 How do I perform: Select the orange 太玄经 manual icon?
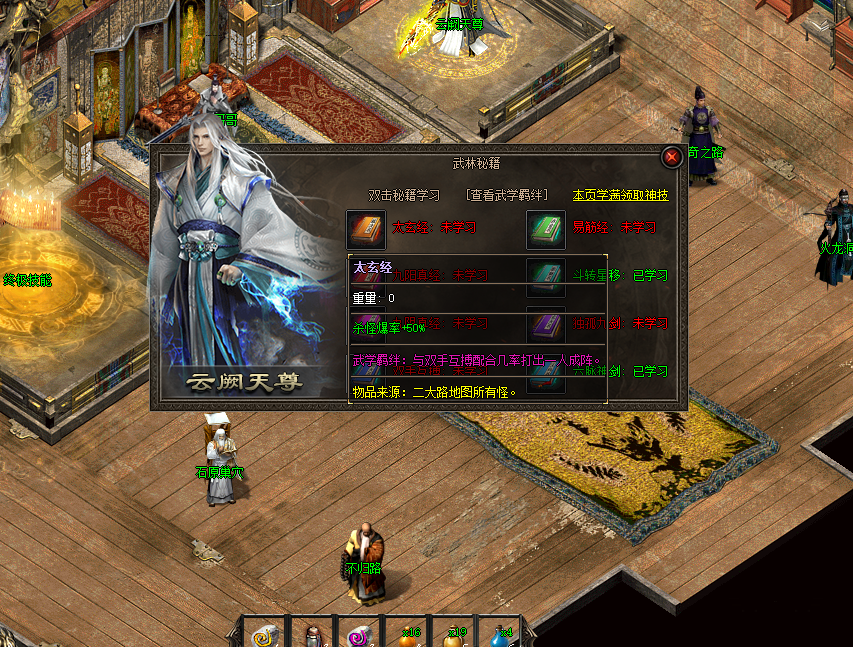point(365,229)
